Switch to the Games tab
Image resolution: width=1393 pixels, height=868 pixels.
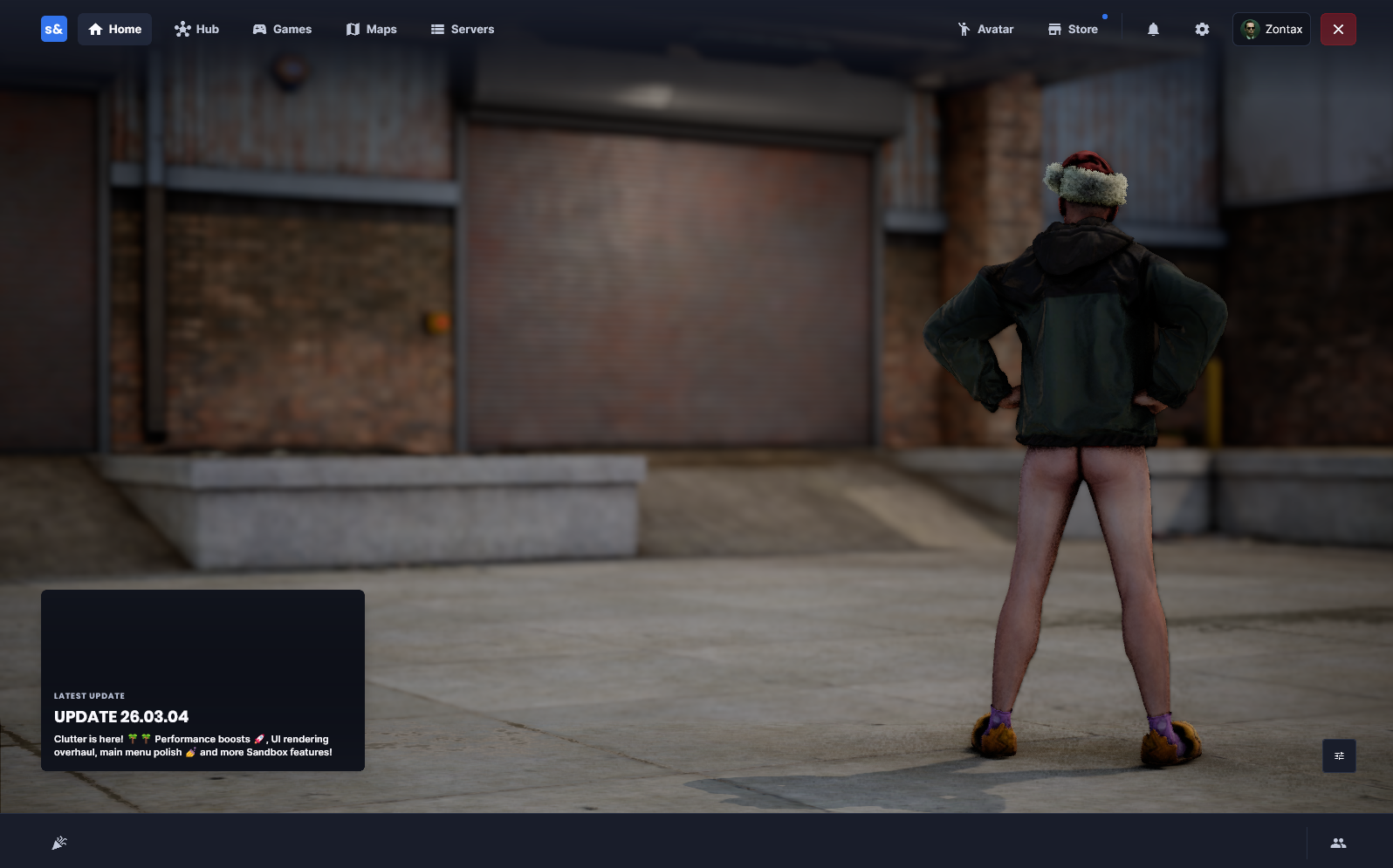[282, 29]
